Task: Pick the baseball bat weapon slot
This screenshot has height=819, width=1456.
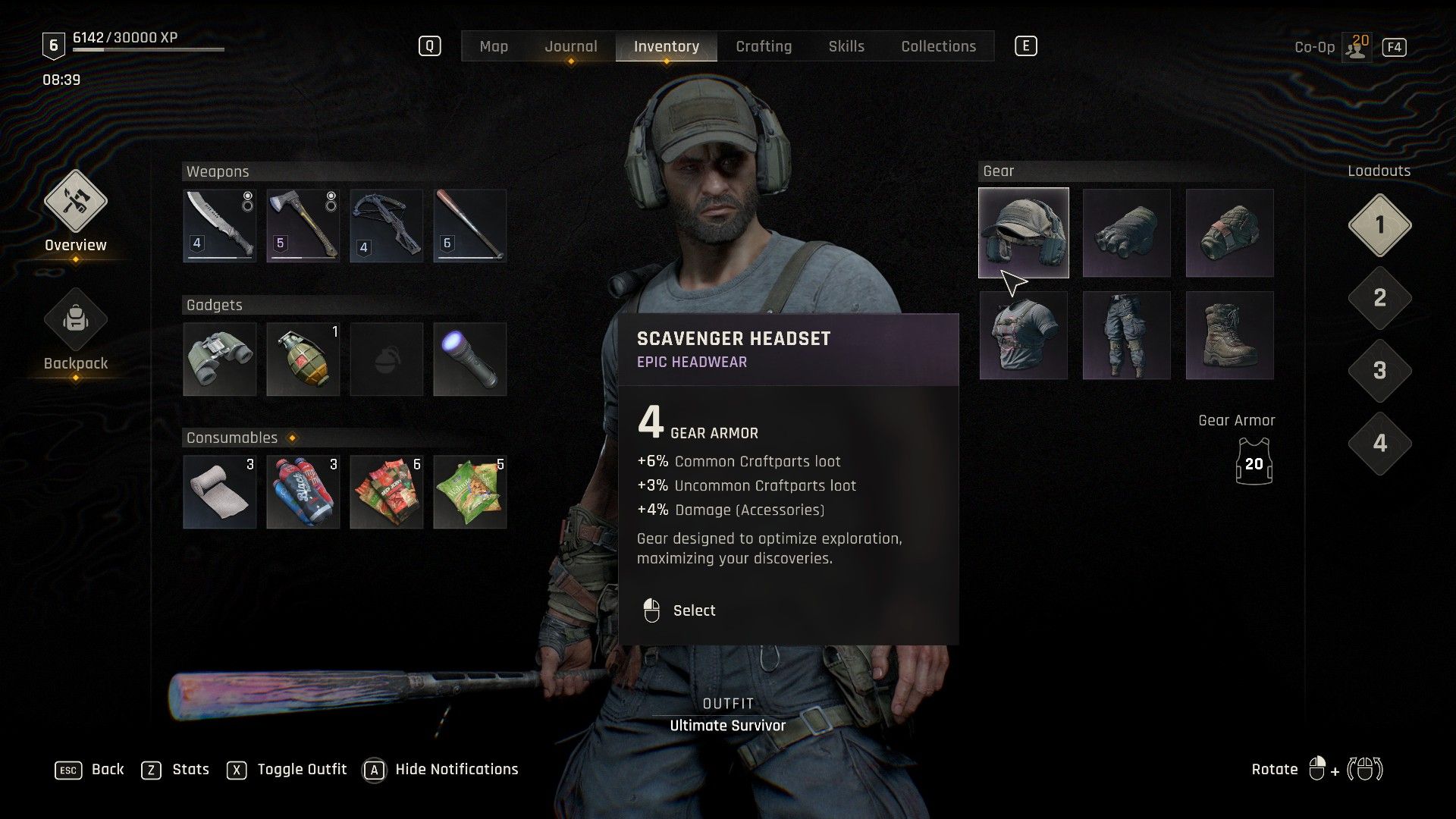Action: (x=470, y=225)
